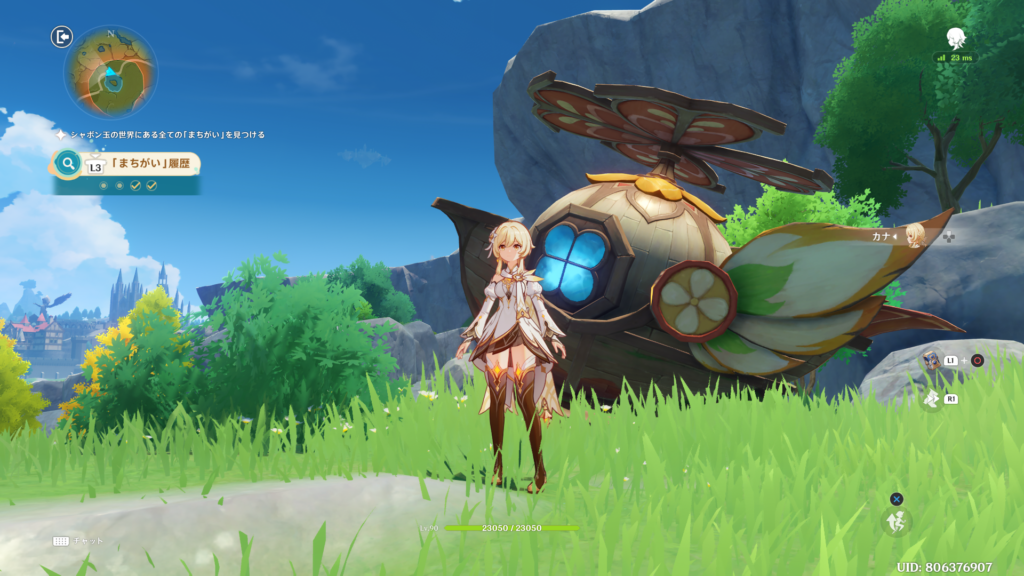This screenshot has width=1024, height=576.
Task: Open the 「まちがい」履歴 magnifier button
Action: click(68, 163)
